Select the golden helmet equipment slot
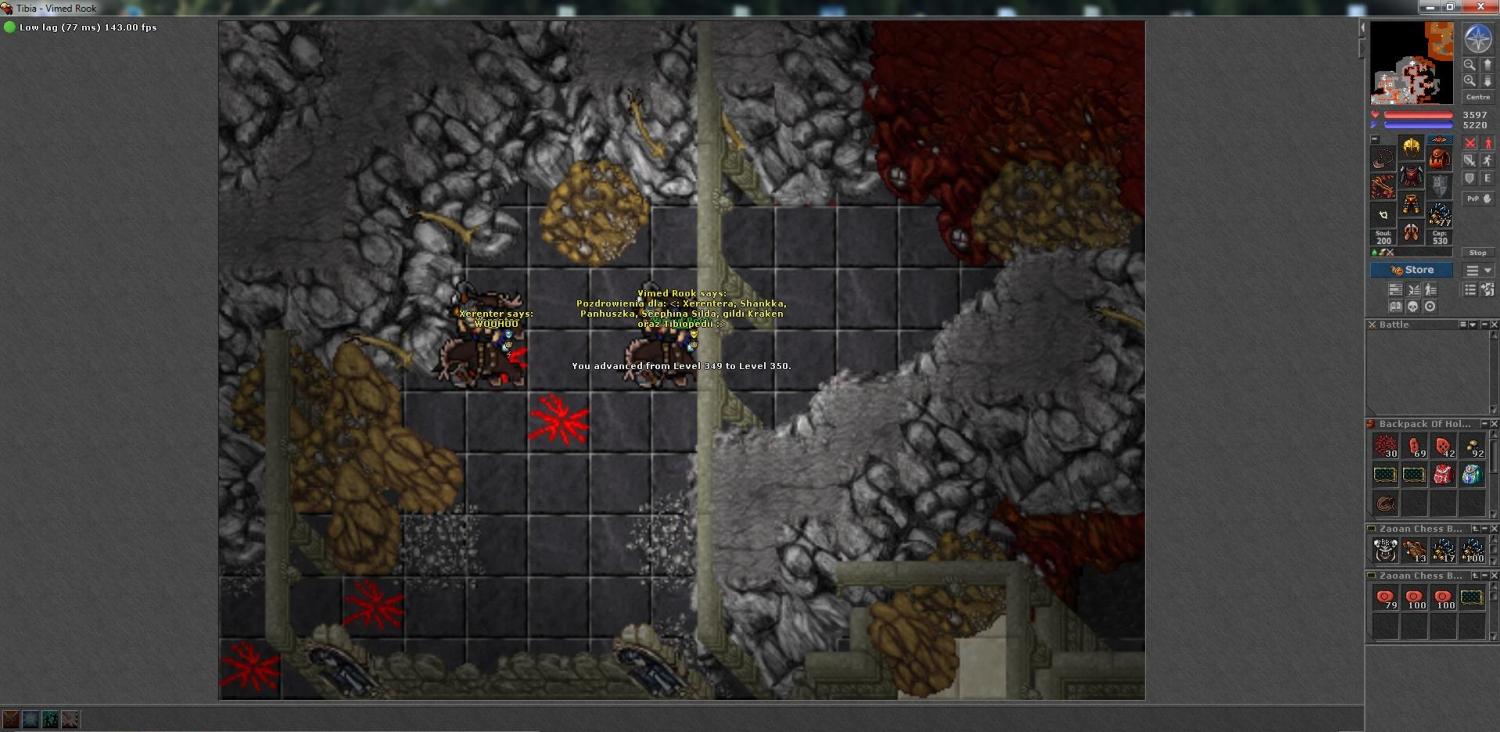 click(1411, 148)
